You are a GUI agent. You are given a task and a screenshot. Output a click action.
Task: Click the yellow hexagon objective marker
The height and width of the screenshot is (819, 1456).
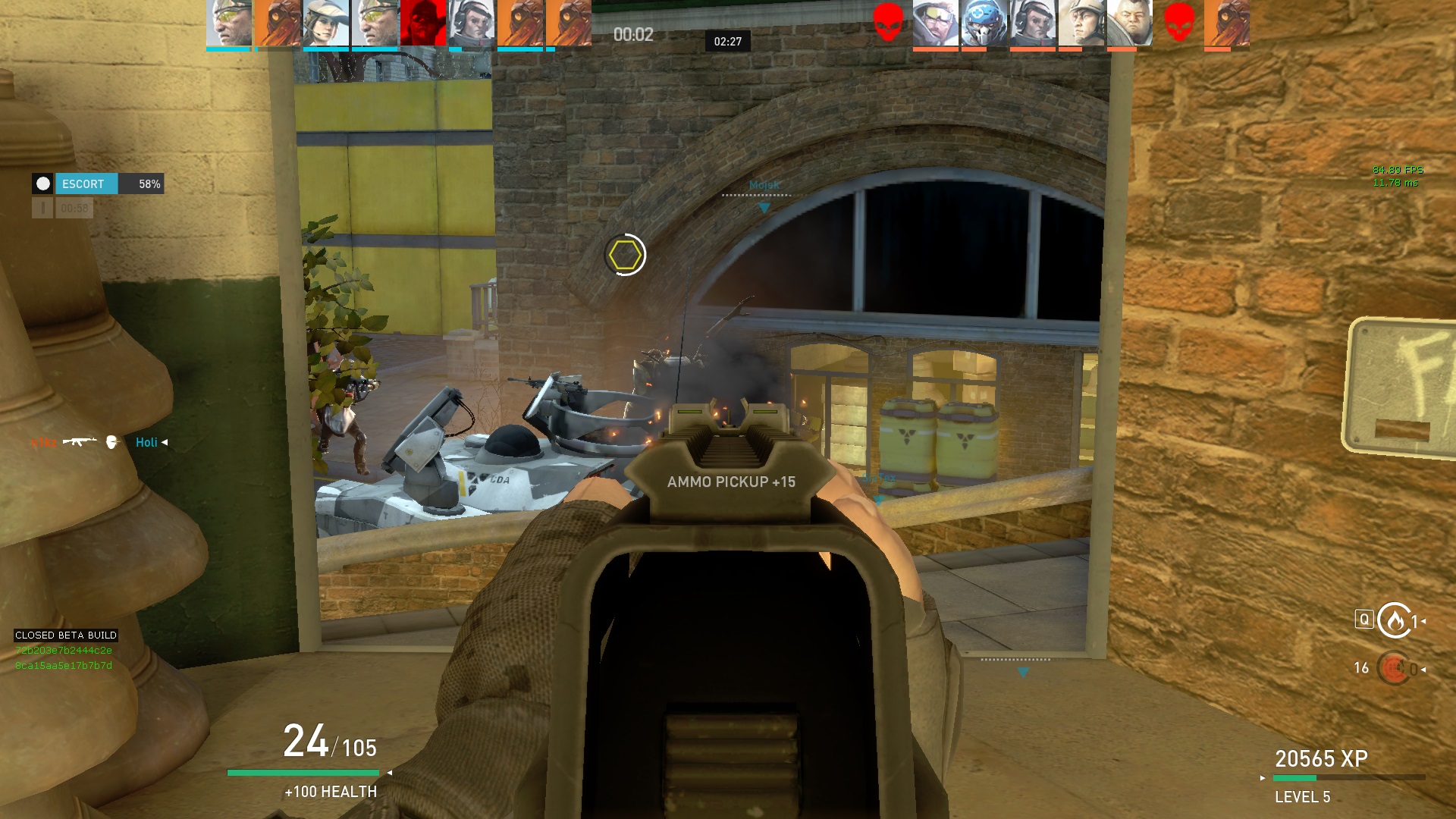(x=625, y=255)
